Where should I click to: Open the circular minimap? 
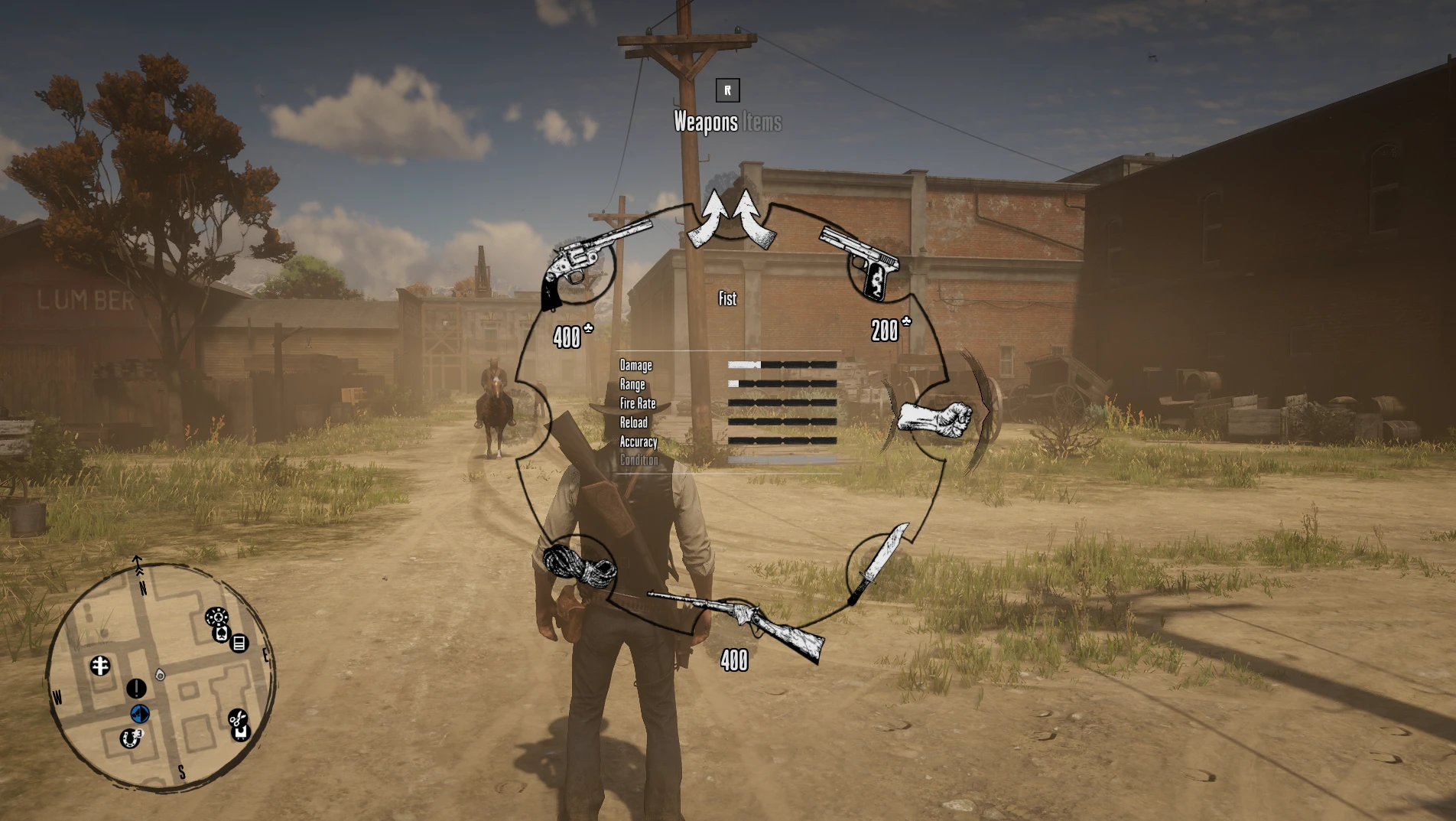click(159, 678)
